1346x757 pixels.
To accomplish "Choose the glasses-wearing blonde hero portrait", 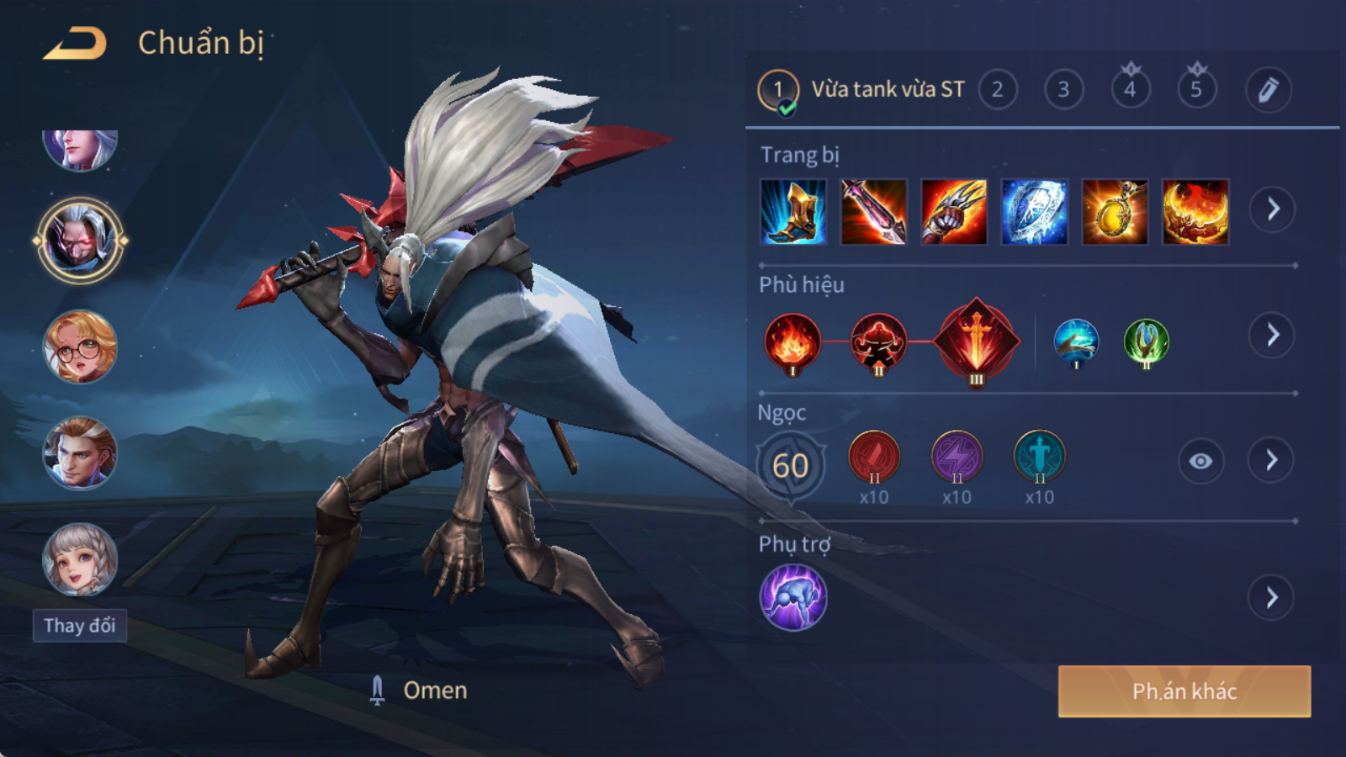I will coord(80,347).
